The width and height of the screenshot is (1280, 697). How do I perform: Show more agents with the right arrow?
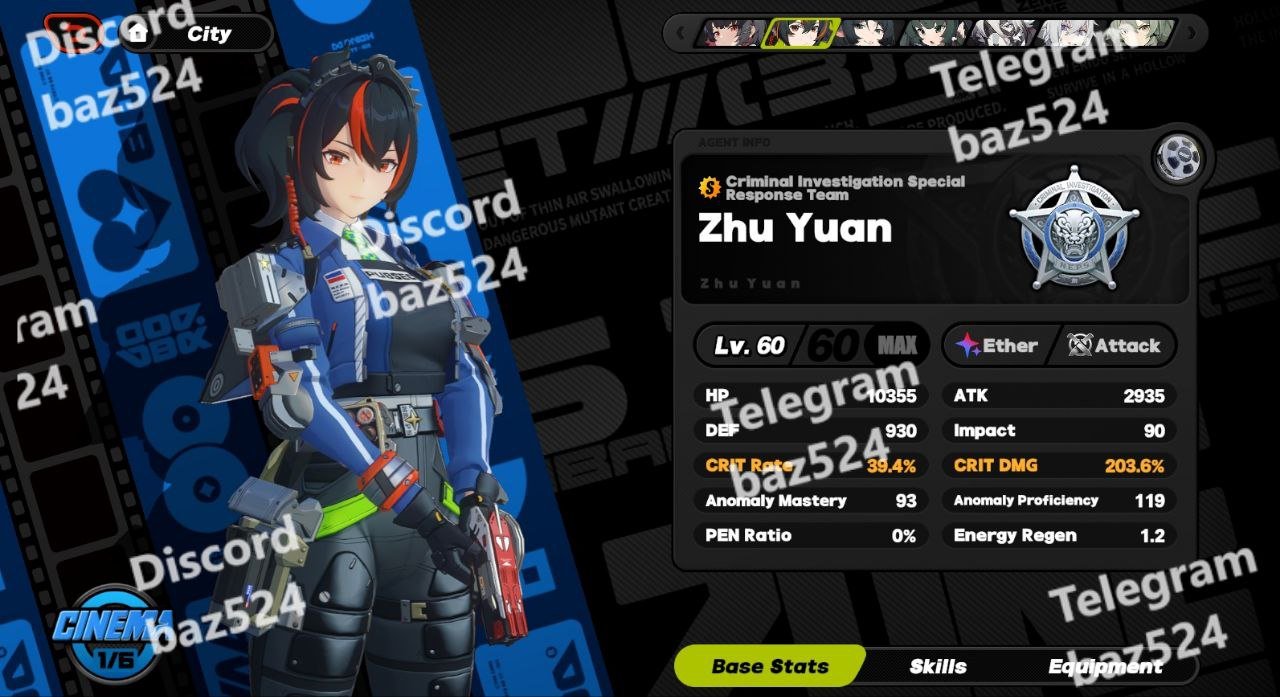pyautogui.click(x=1190, y=33)
